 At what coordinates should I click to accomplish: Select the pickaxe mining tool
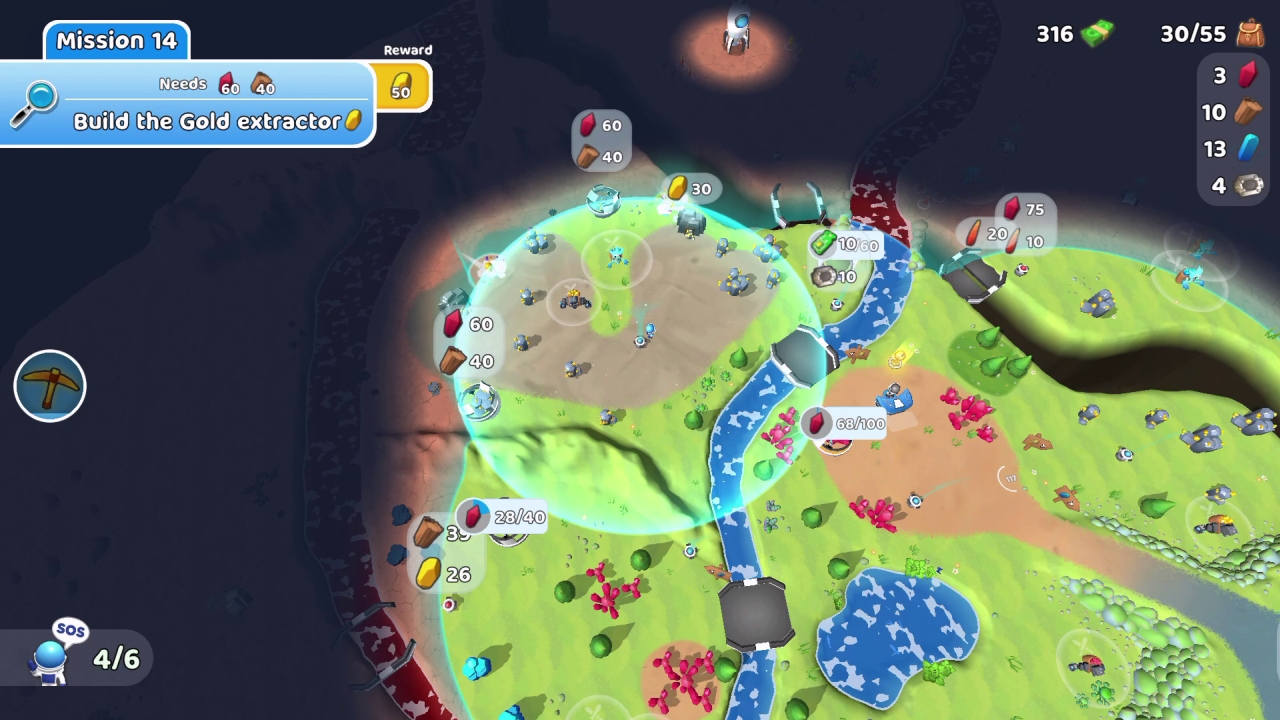coord(49,386)
